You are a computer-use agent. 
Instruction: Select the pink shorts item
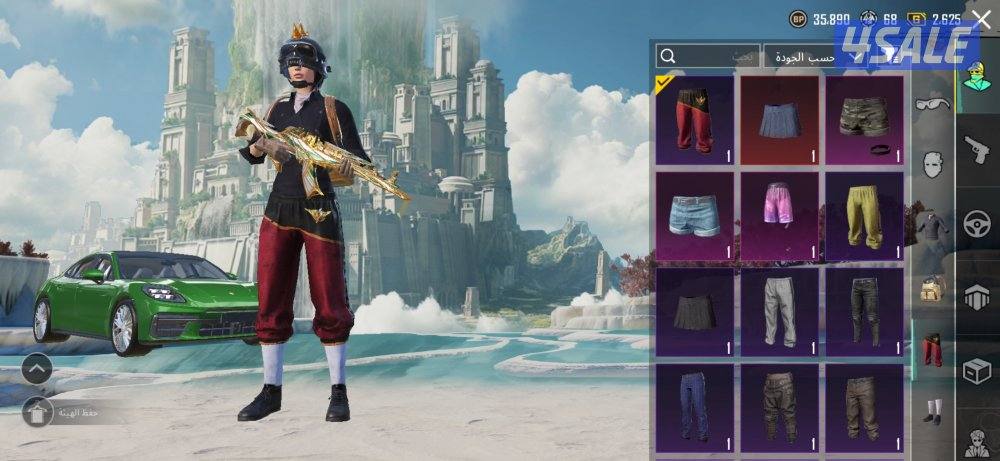coord(780,216)
